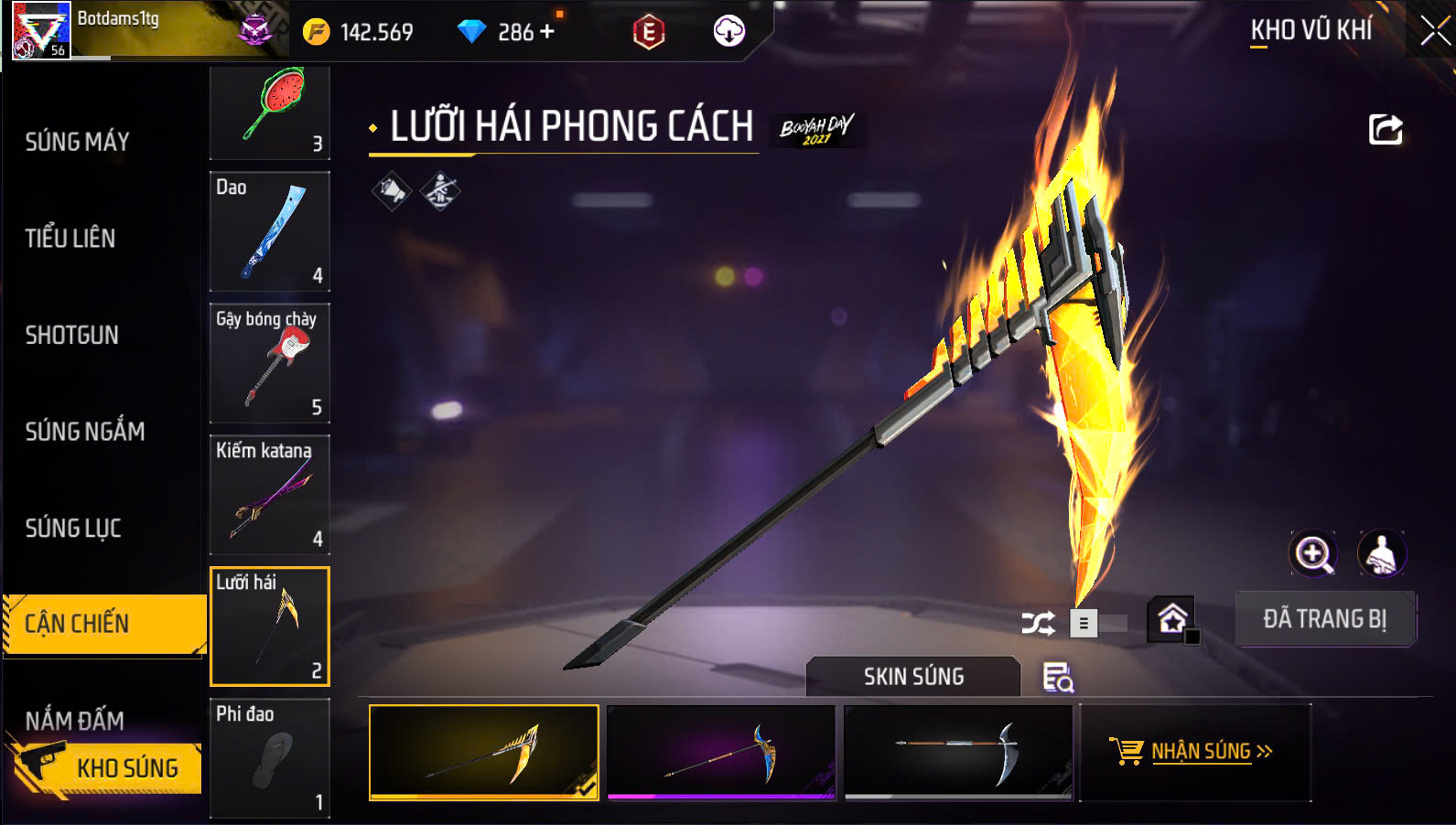
Task: Switch to the TIỂU LIÊN category
Action: click(70, 239)
